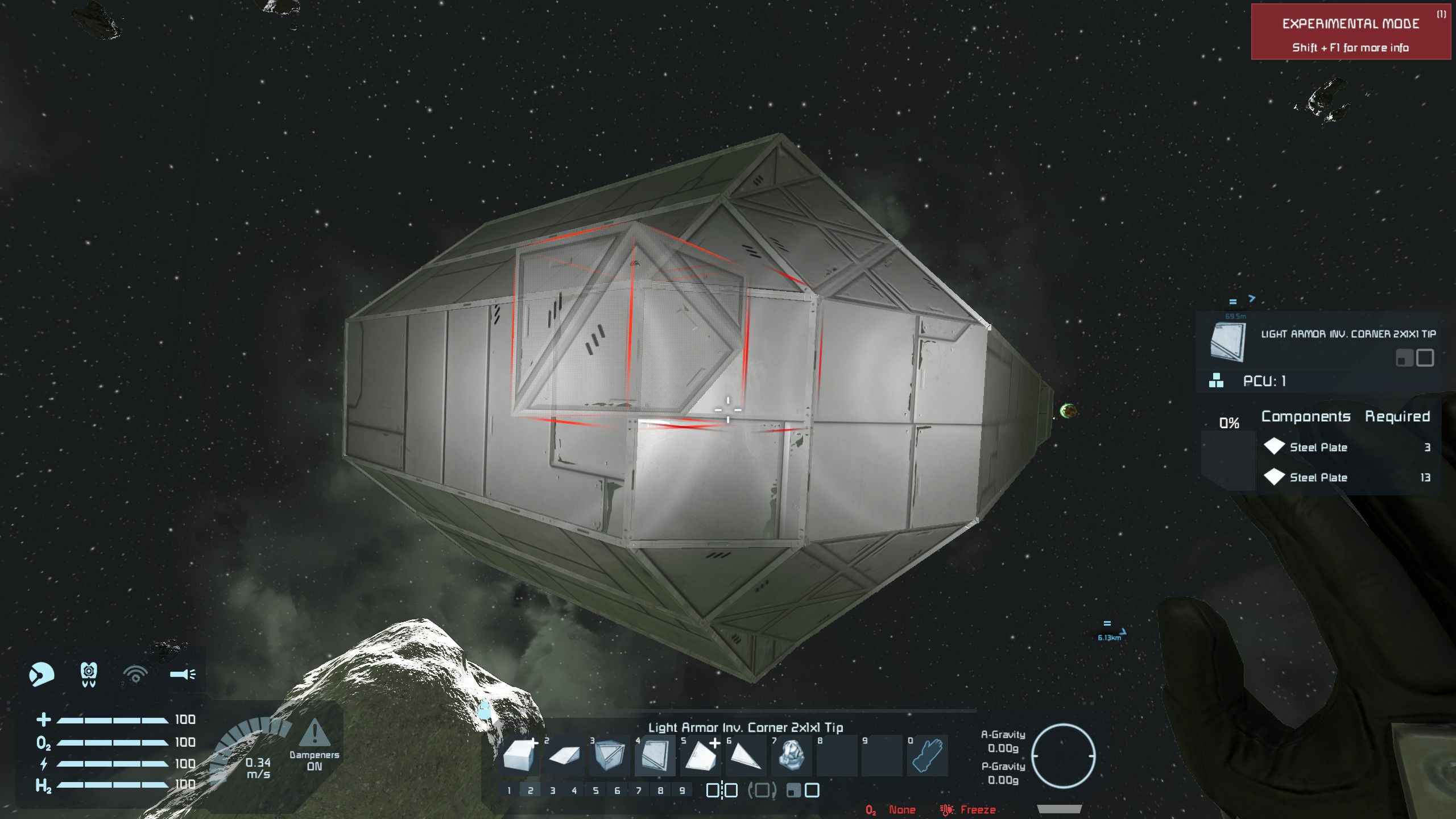Toggle the flashlight icon
The height and width of the screenshot is (819, 1456).
183,675
